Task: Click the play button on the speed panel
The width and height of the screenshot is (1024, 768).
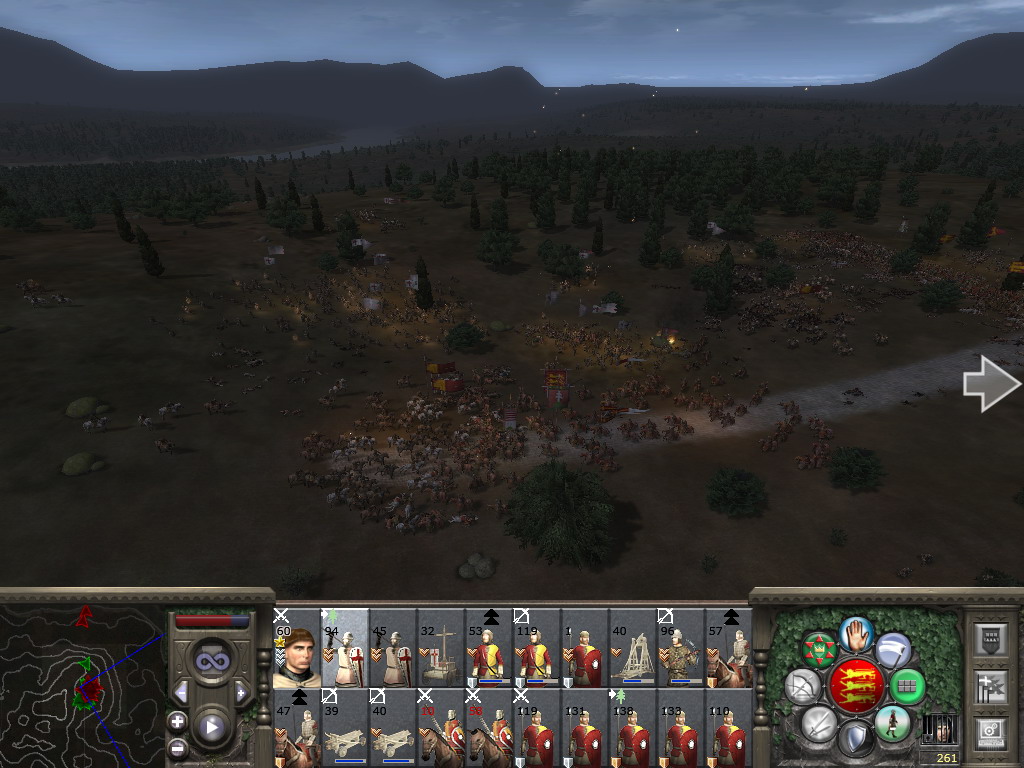Action: pyautogui.click(x=212, y=727)
